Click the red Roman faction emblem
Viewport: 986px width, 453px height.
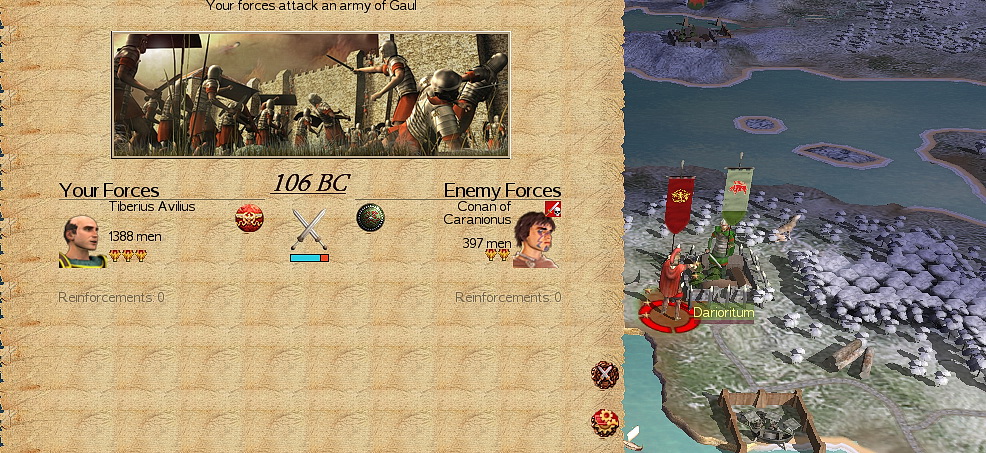pyautogui.click(x=249, y=217)
